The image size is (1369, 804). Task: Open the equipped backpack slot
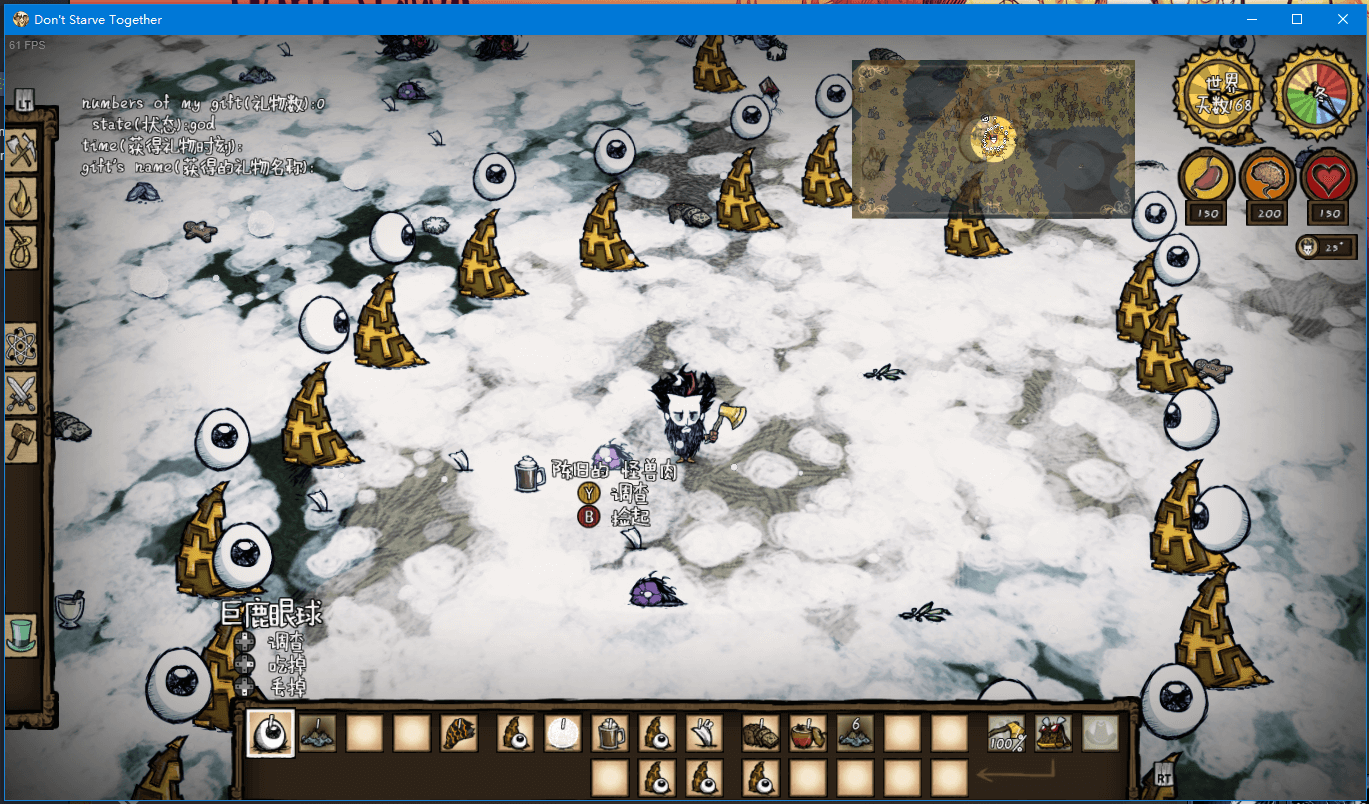point(1053,733)
